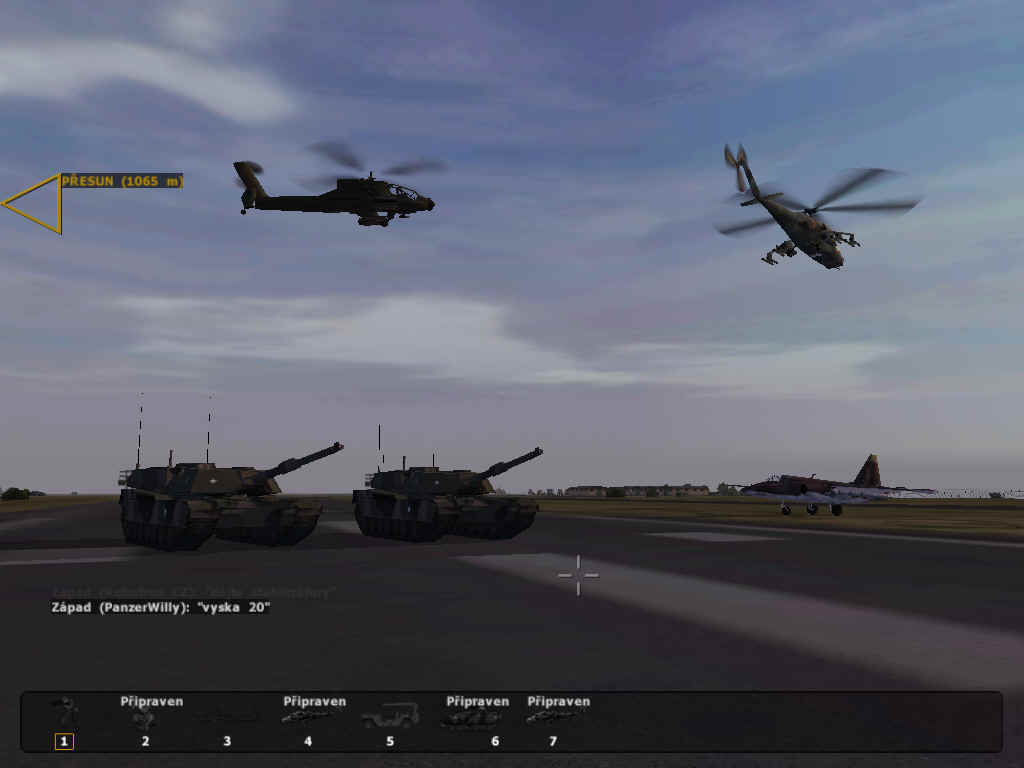The height and width of the screenshot is (768, 1024).
Task: Select squad unit 2 helicopter icon
Action: [x=146, y=718]
